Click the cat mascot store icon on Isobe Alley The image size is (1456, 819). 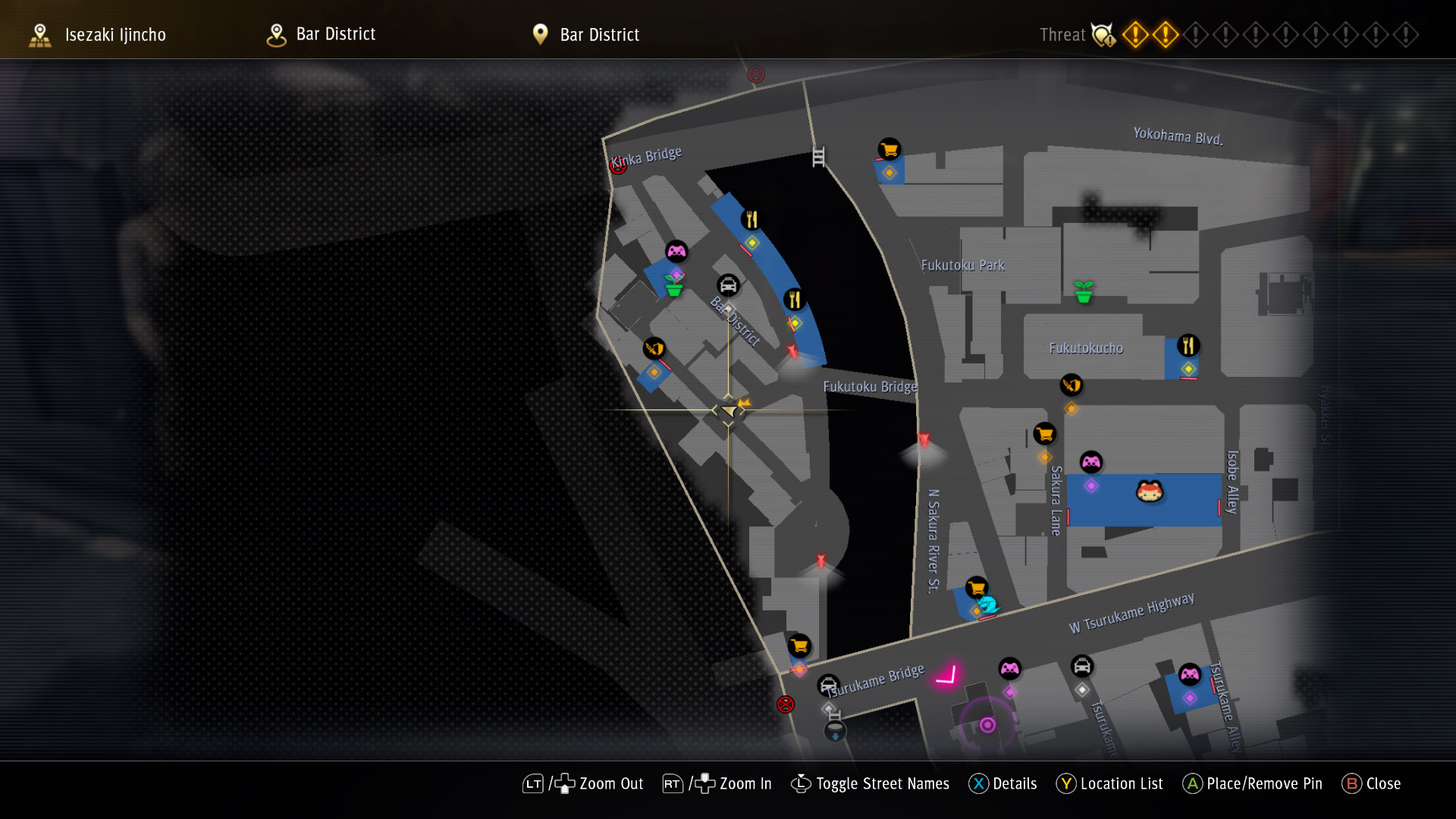click(x=1149, y=493)
